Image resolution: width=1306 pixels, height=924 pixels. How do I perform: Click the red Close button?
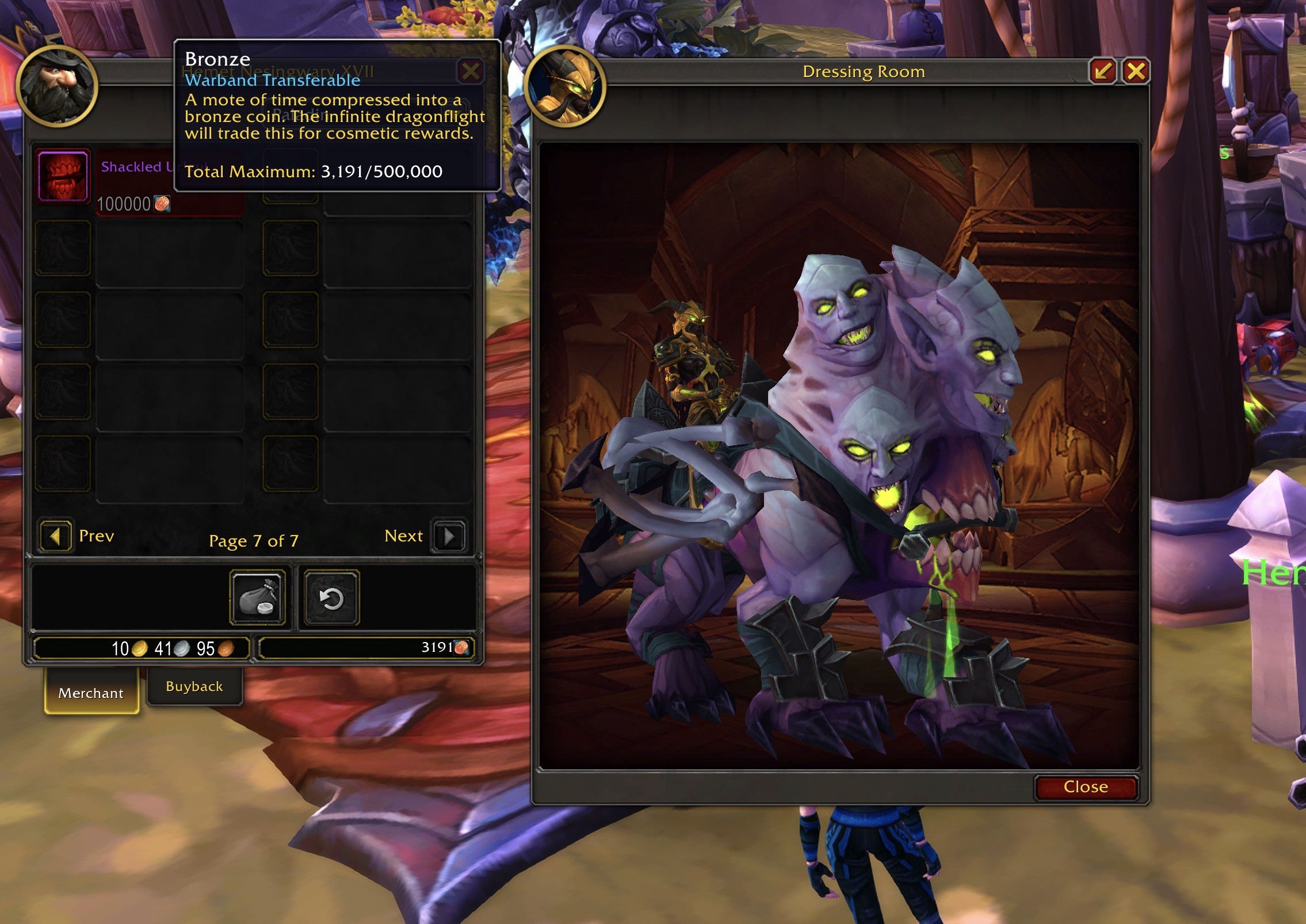click(x=1085, y=786)
